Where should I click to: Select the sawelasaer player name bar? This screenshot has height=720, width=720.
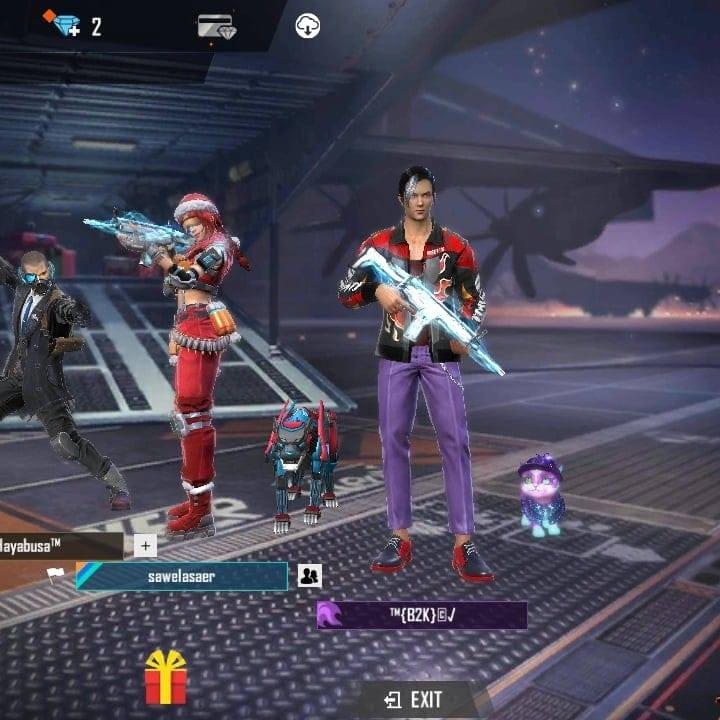click(182, 576)
